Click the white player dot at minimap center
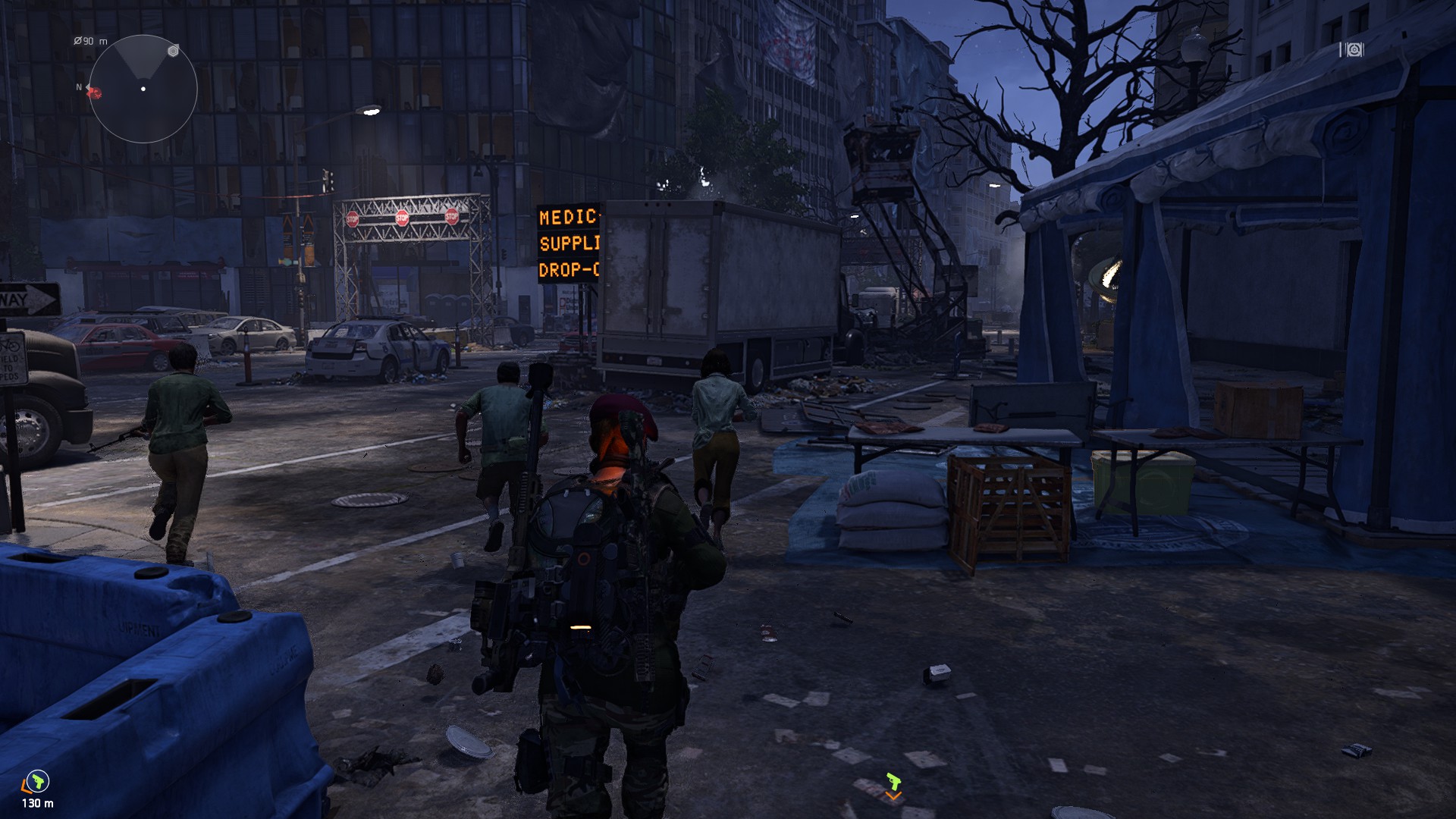This screenshot has height=819, width=1456. pyautogui.click(x=143, y=88)
